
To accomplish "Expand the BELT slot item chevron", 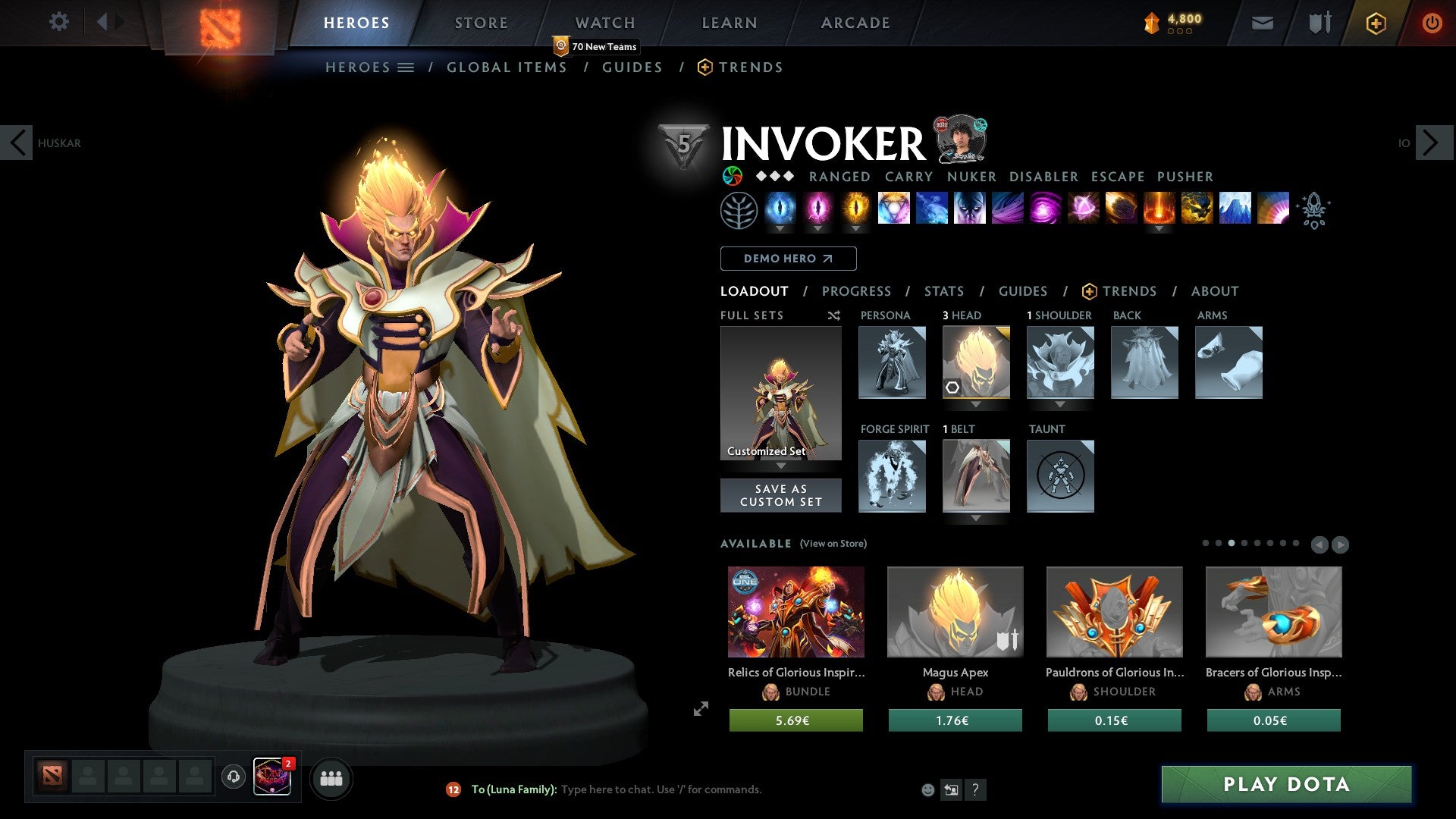I will 977,518.
